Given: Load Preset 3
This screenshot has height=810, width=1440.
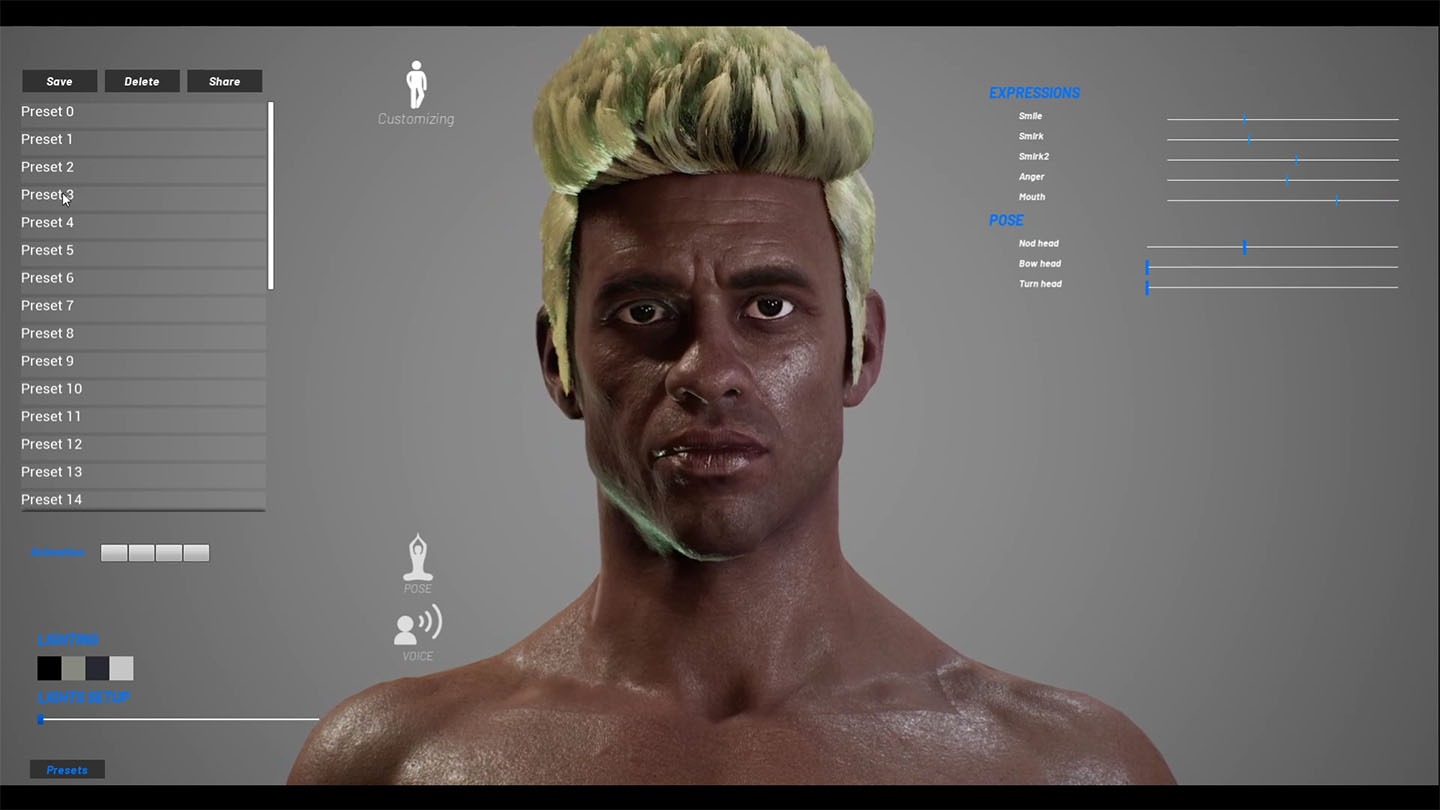Looking at the screenshot, I should click(x=142, y=195).
